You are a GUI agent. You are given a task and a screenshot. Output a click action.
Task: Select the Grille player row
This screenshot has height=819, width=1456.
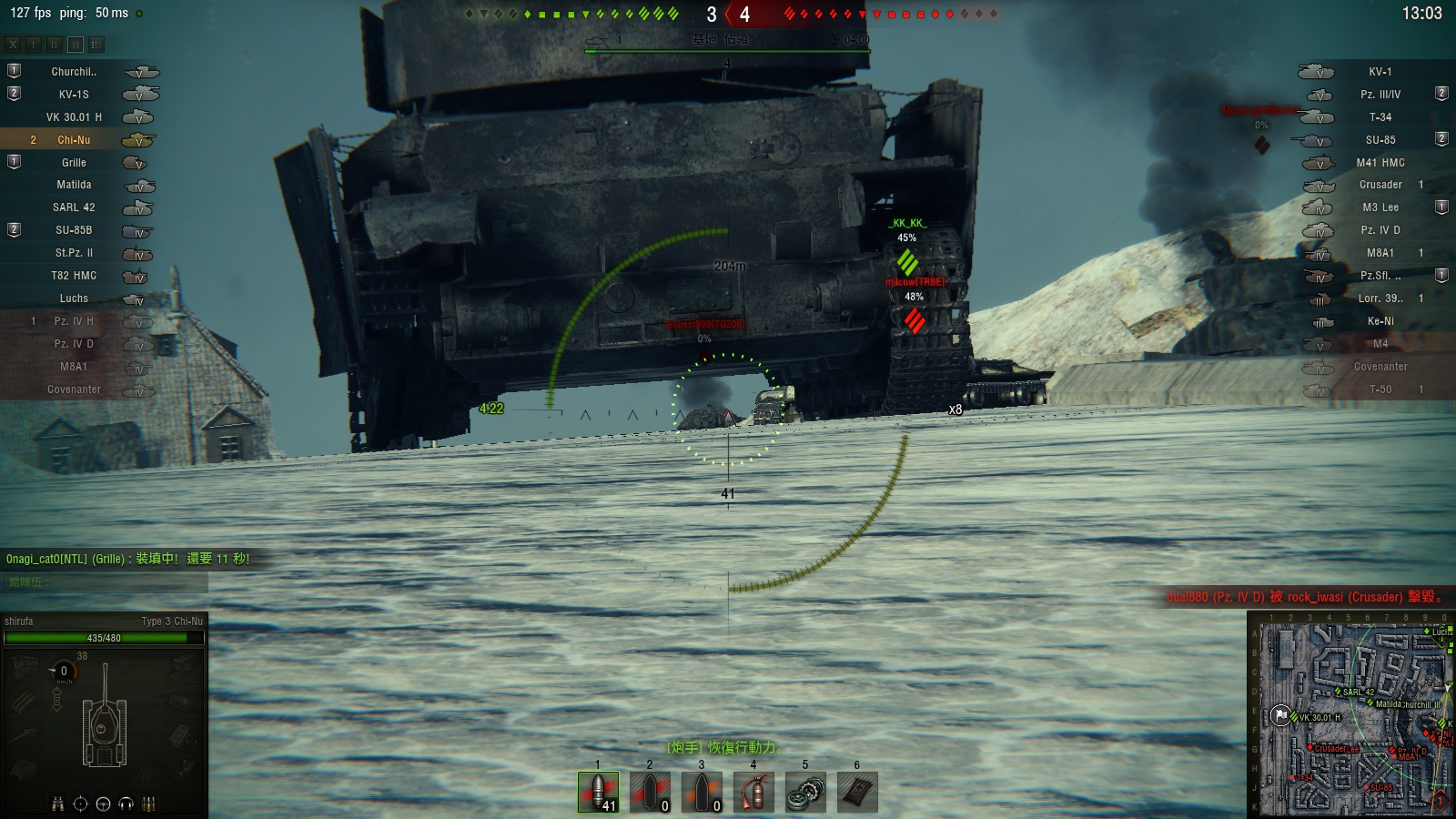[74, 163]
